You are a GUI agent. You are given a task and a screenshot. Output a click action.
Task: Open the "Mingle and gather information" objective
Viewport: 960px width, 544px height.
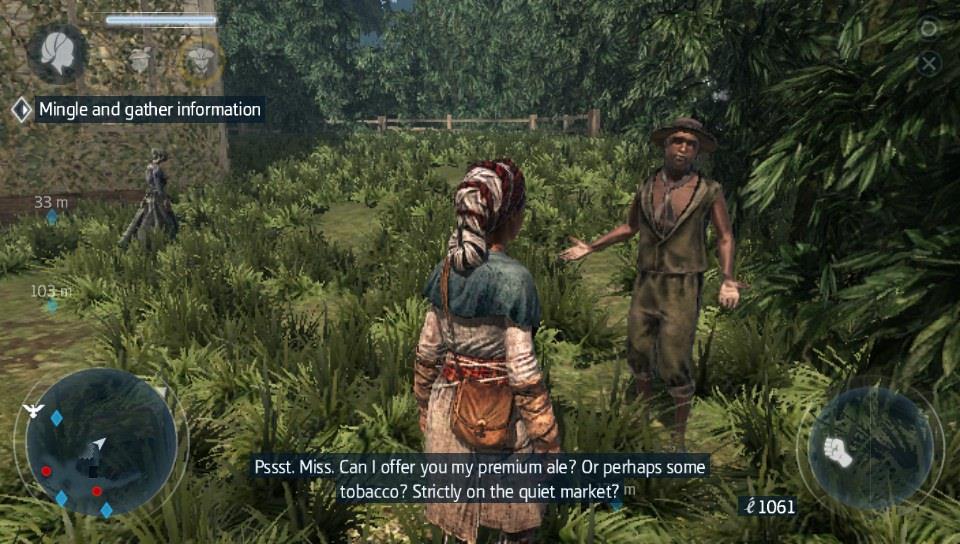(x=149, y=109)
